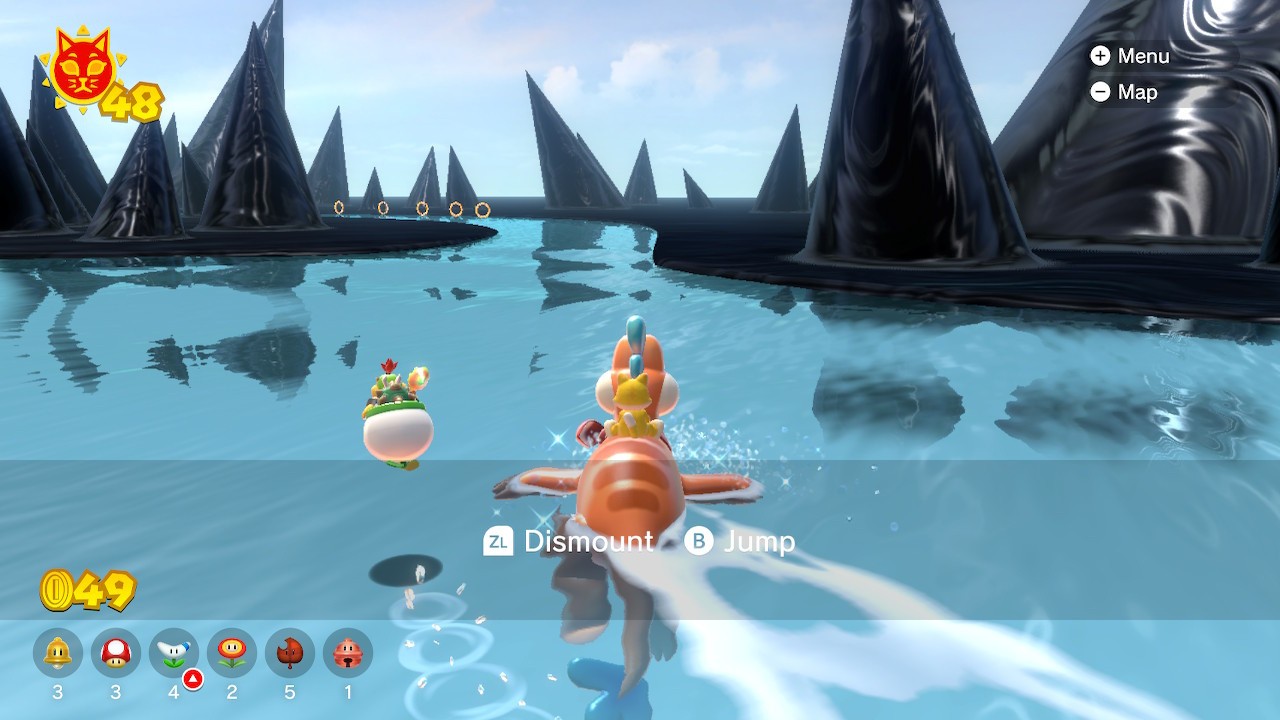The width and height of the screenshot is (1280, 720).
Task: Use the Super Leaf from reserve
Action: click(290, 653)
